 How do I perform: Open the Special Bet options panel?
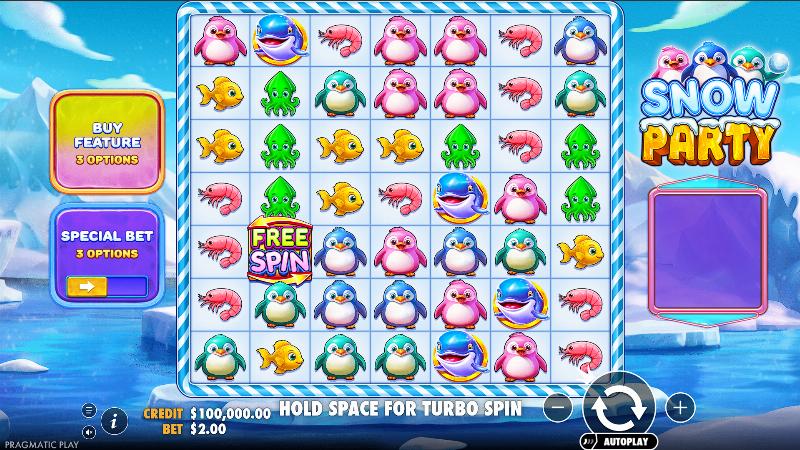pyautogui.click(x=107, y=240)
